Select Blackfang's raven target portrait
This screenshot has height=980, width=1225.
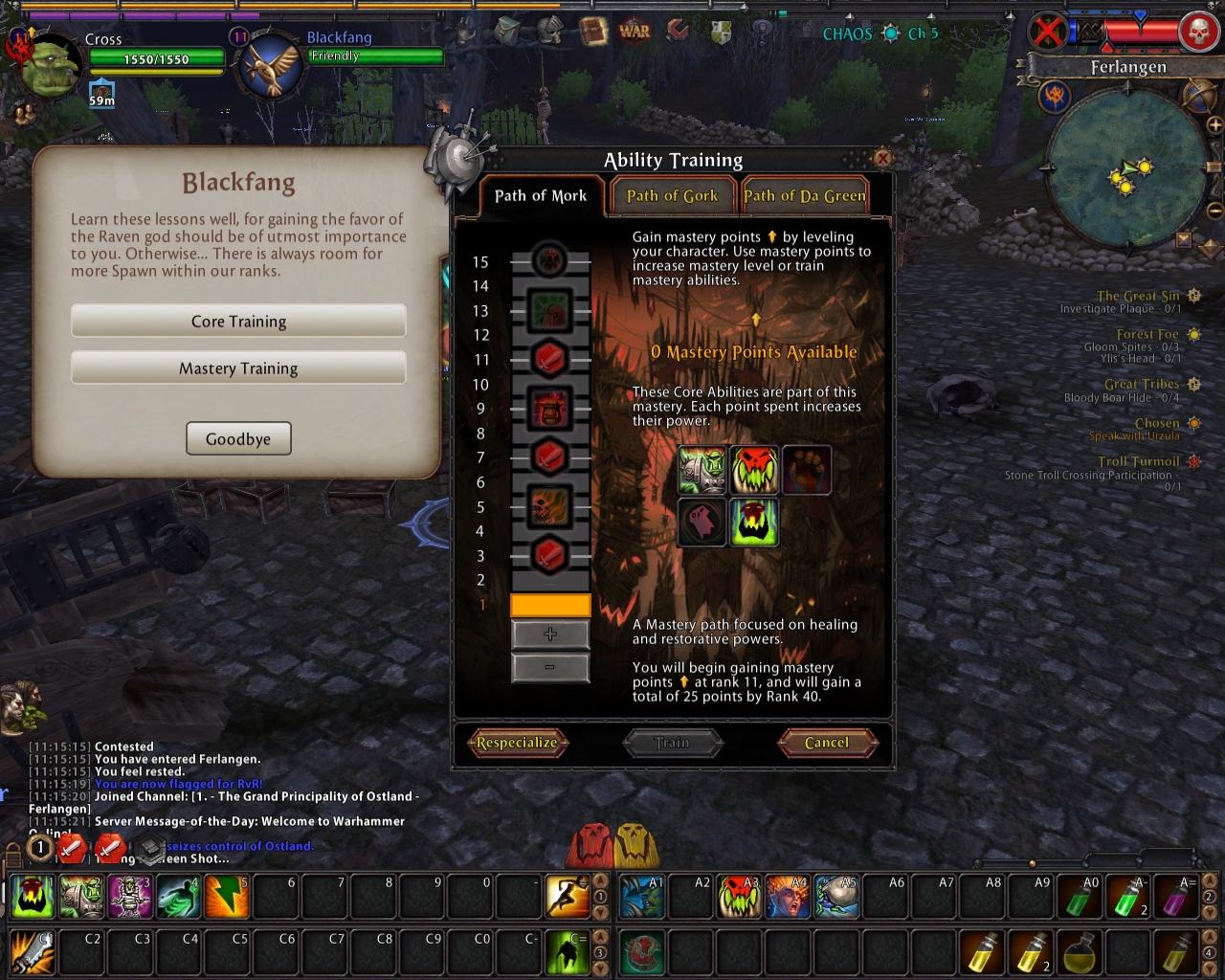(x=269, y=64)
